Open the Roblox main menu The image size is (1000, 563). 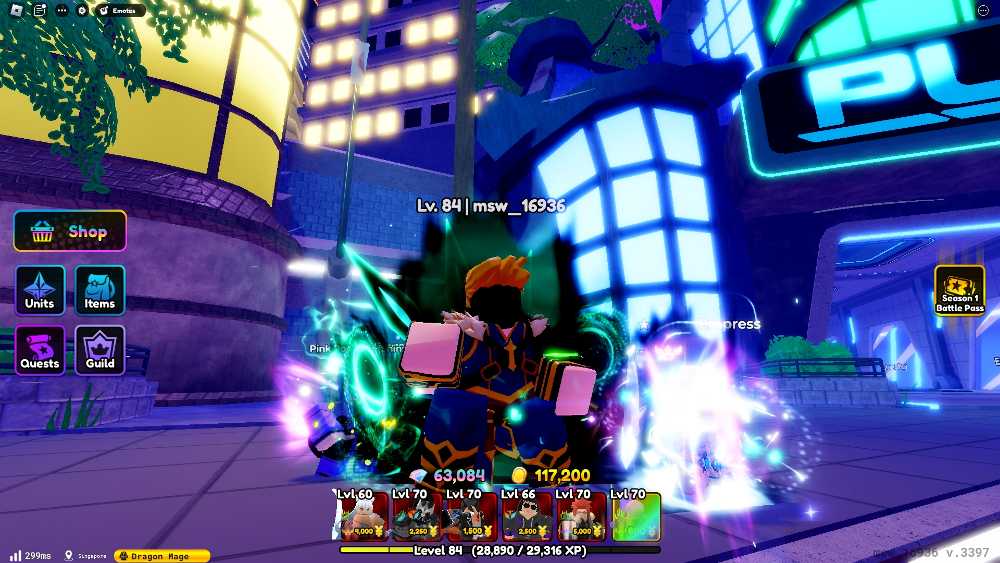14,10
